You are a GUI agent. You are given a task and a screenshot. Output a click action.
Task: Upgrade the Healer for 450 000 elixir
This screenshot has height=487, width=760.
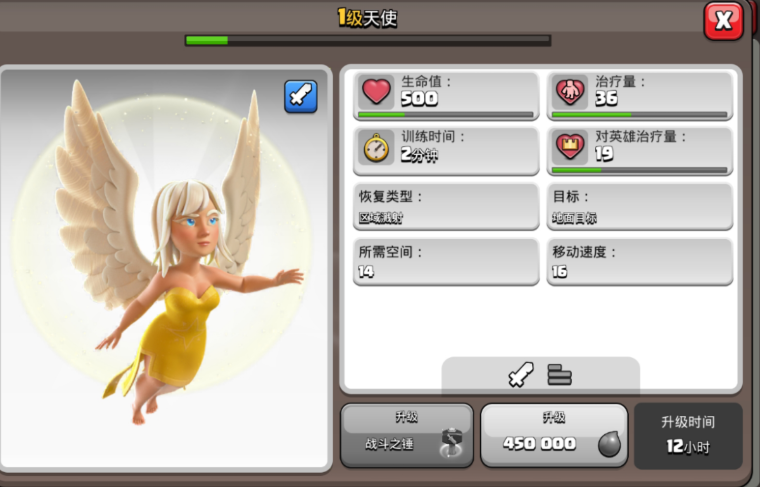(554, 435)
